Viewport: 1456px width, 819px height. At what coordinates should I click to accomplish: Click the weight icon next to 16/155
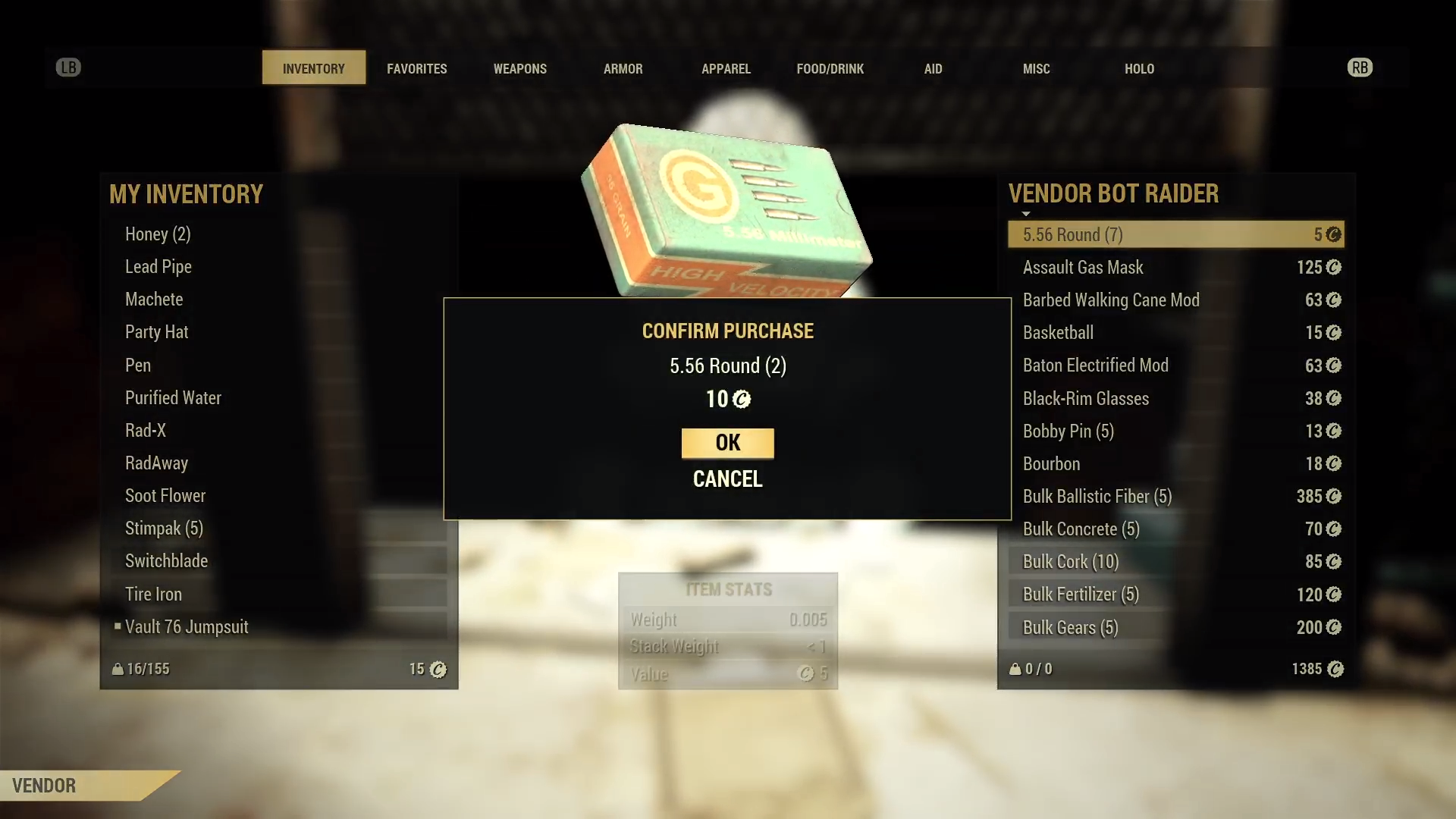(x=118, y=669)
